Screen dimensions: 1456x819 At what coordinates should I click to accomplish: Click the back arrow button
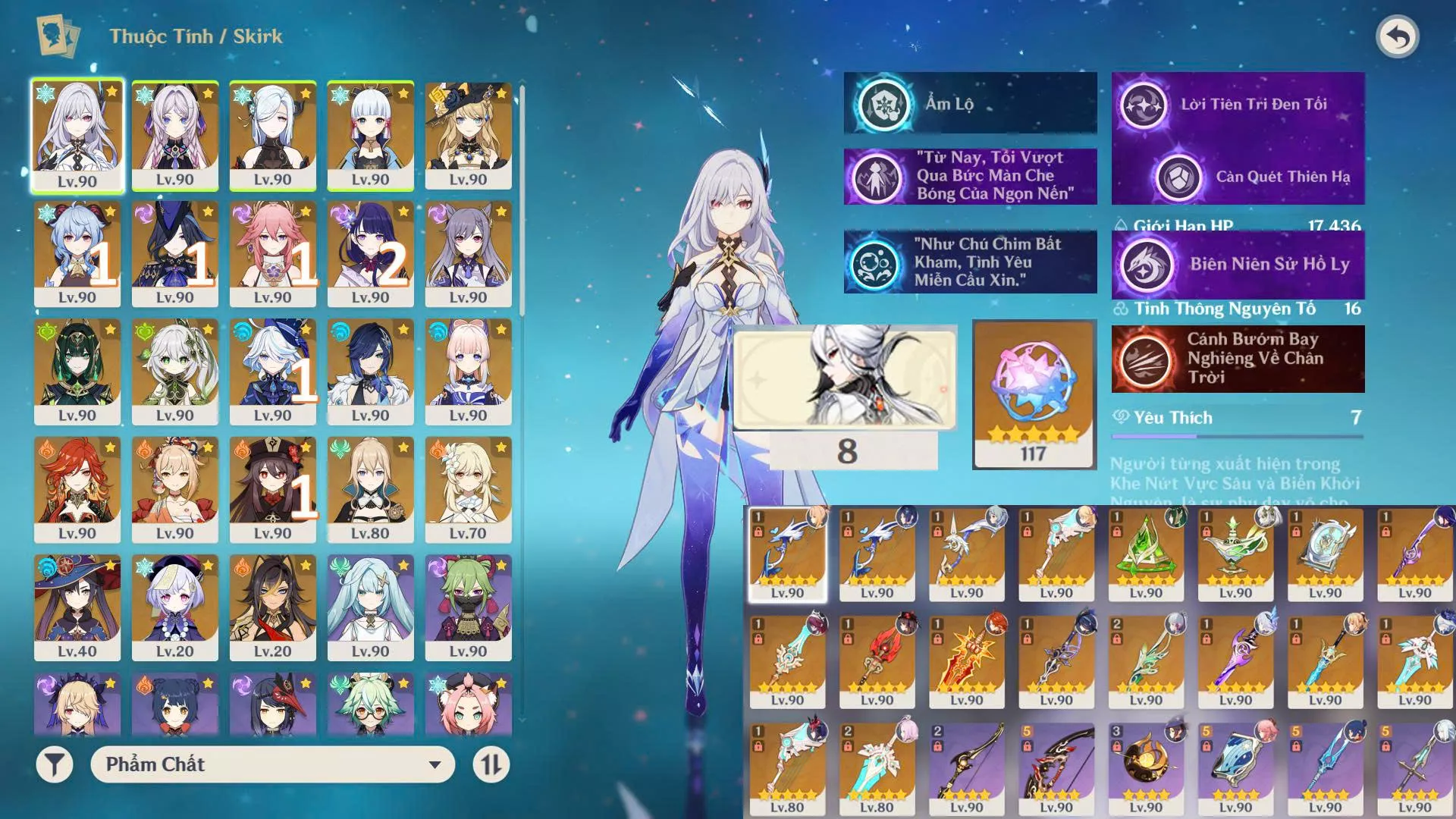1397,37
